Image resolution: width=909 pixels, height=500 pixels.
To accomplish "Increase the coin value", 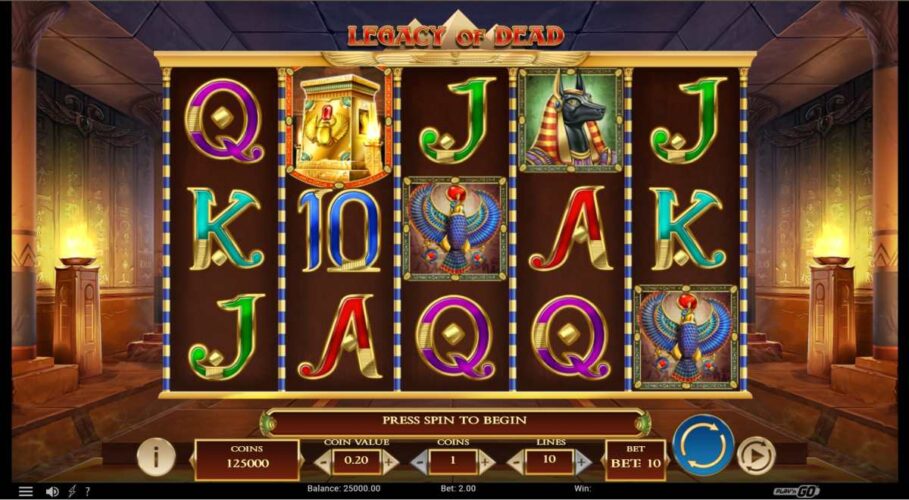I will (390, 461).
